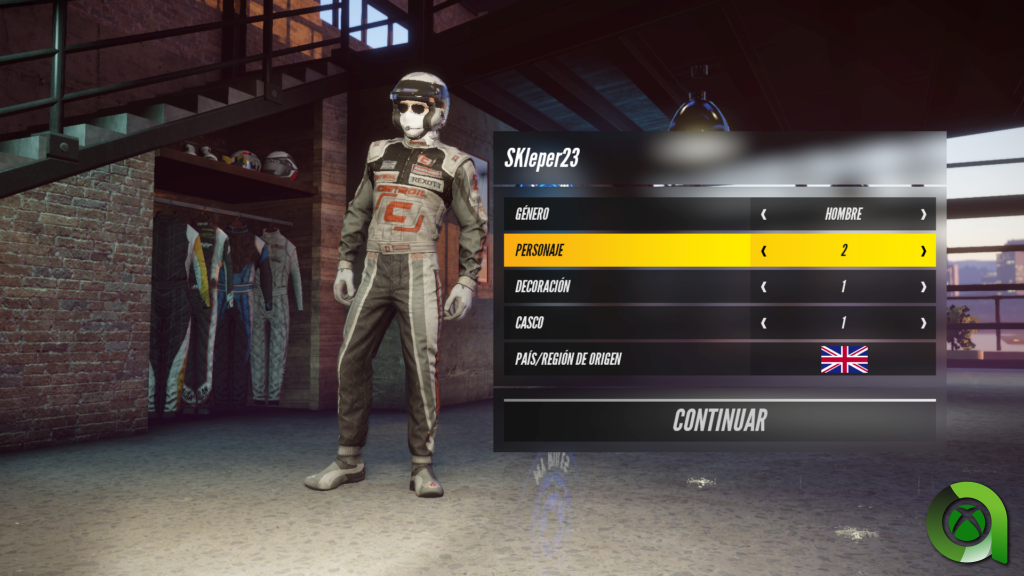Choose next Género option with right arrow

tap(923, 214)
